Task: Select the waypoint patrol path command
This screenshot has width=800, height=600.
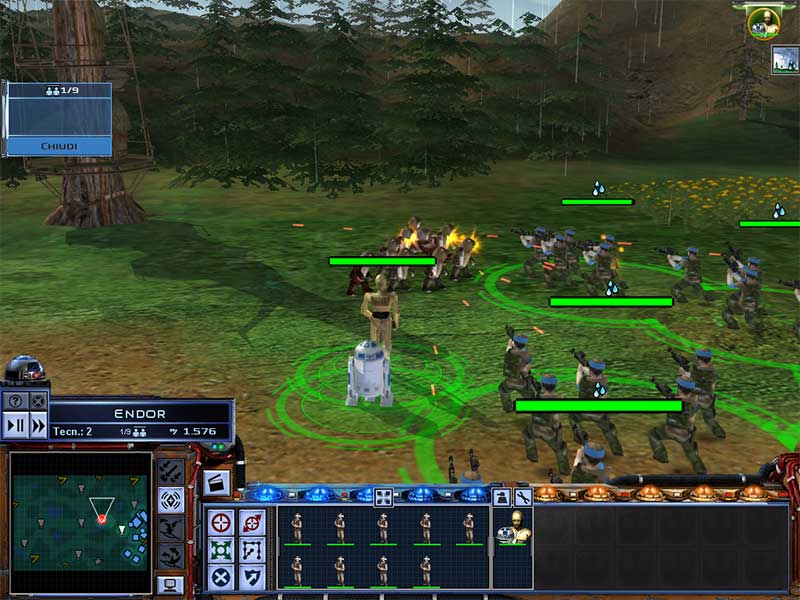Action: point(252,549)
